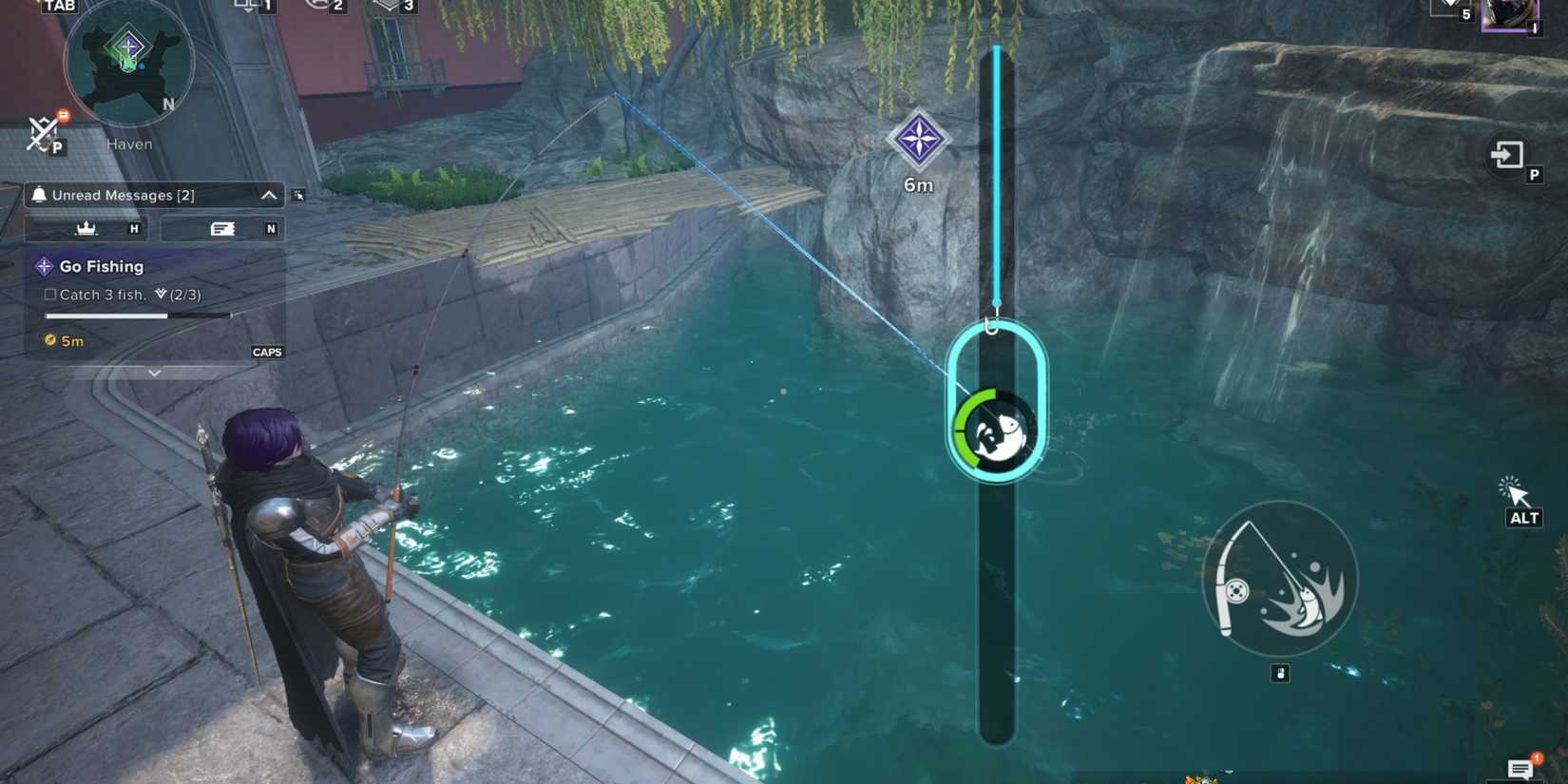Image resolution: width=1568 pixels, height=784 pixels.
Task: Open the chat message icon with red notification
Action: point(1521,766)
